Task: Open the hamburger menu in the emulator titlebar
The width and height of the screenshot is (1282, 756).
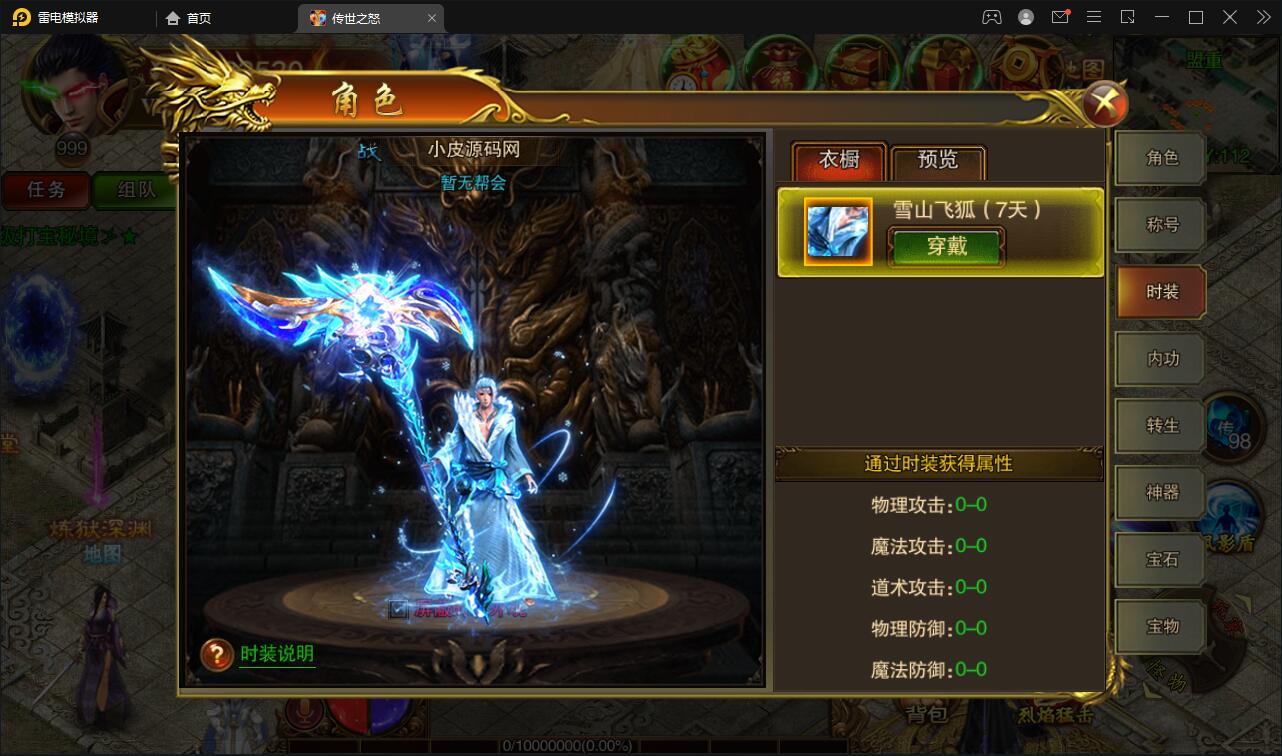Action: (x=1093, y=17)
